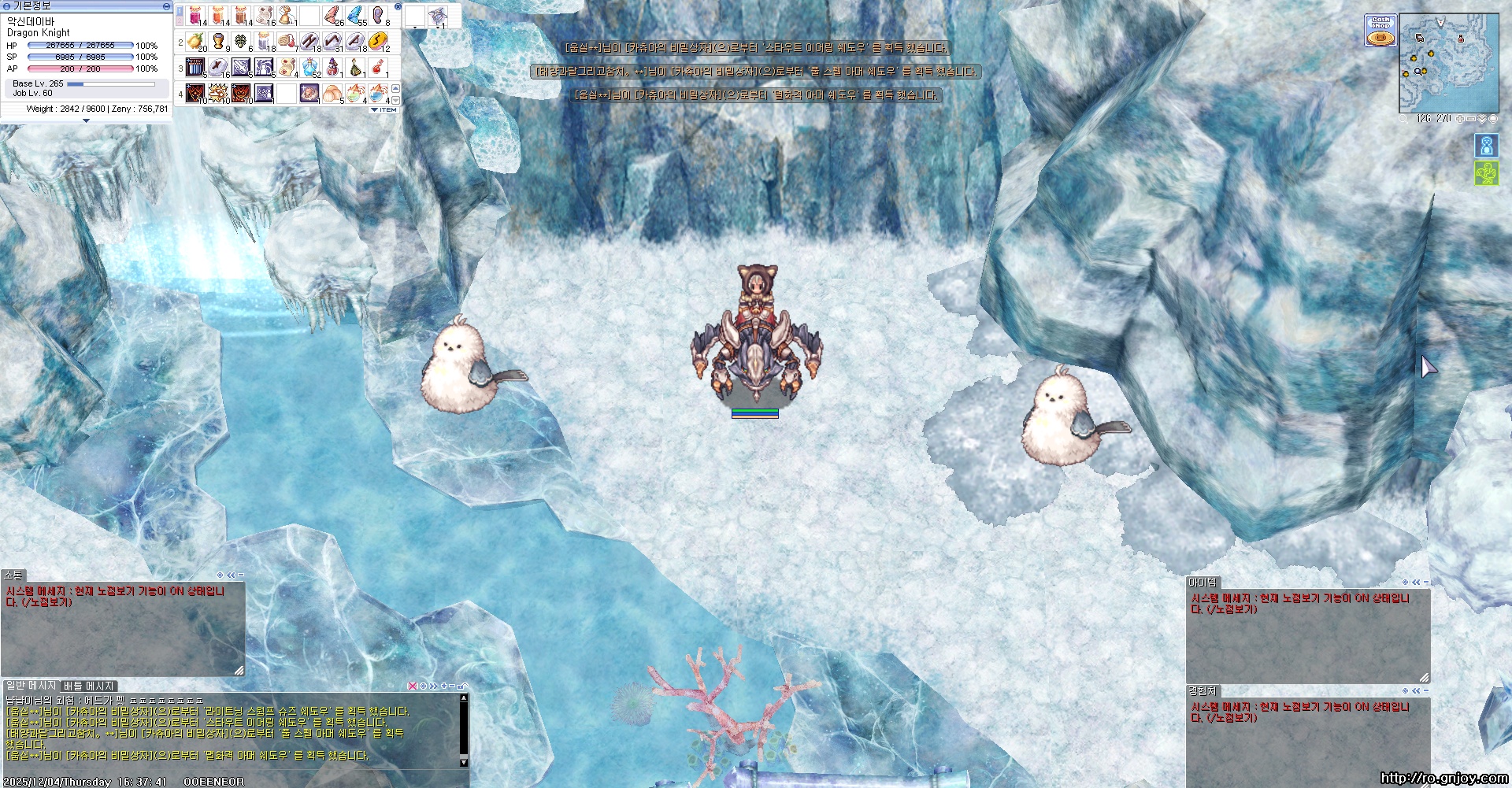
Task: Click the minimap
Action: (x=1448, y=63)
